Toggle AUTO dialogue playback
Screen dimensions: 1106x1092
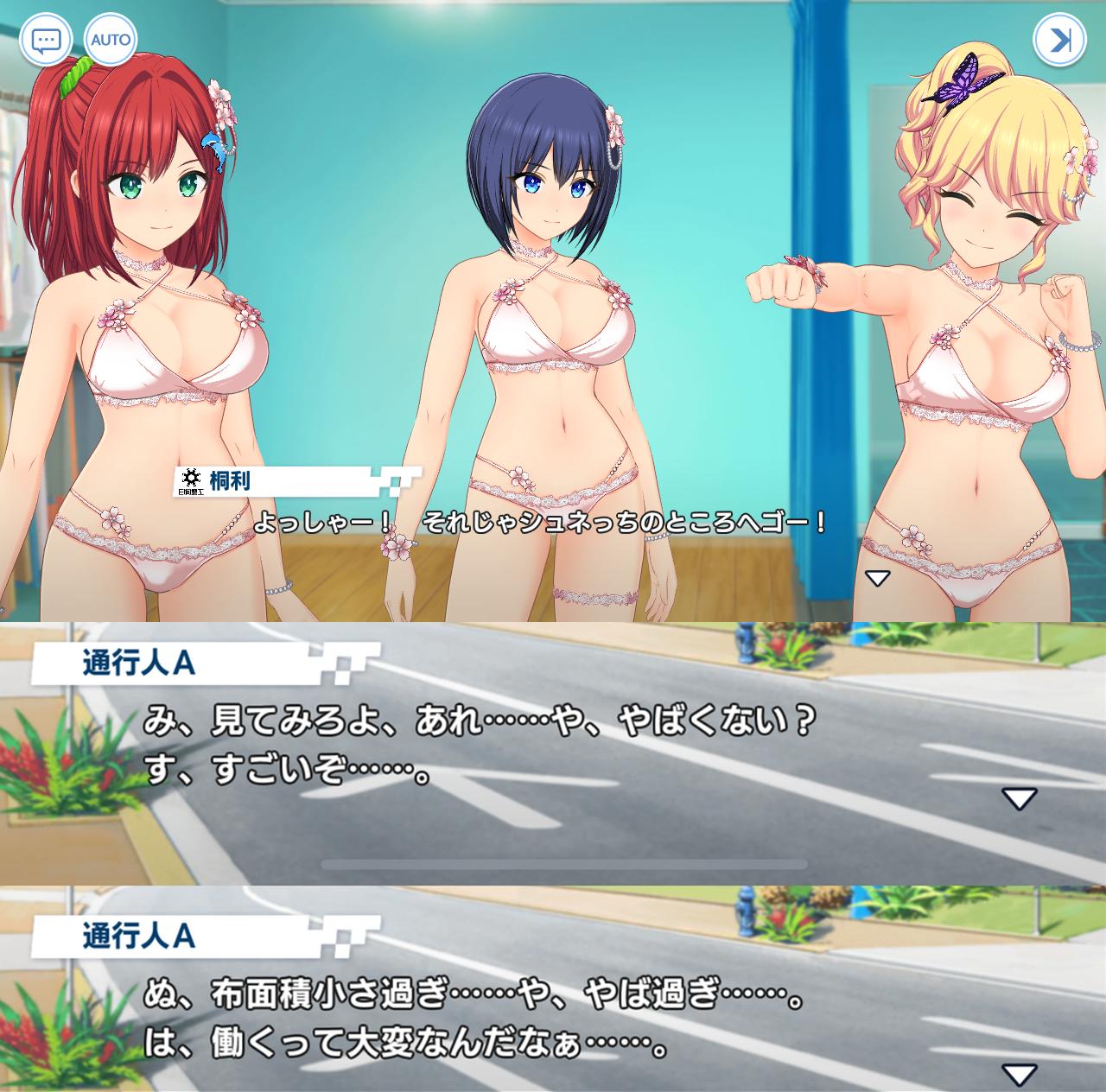pyautogui.click(x=111, y=40)
